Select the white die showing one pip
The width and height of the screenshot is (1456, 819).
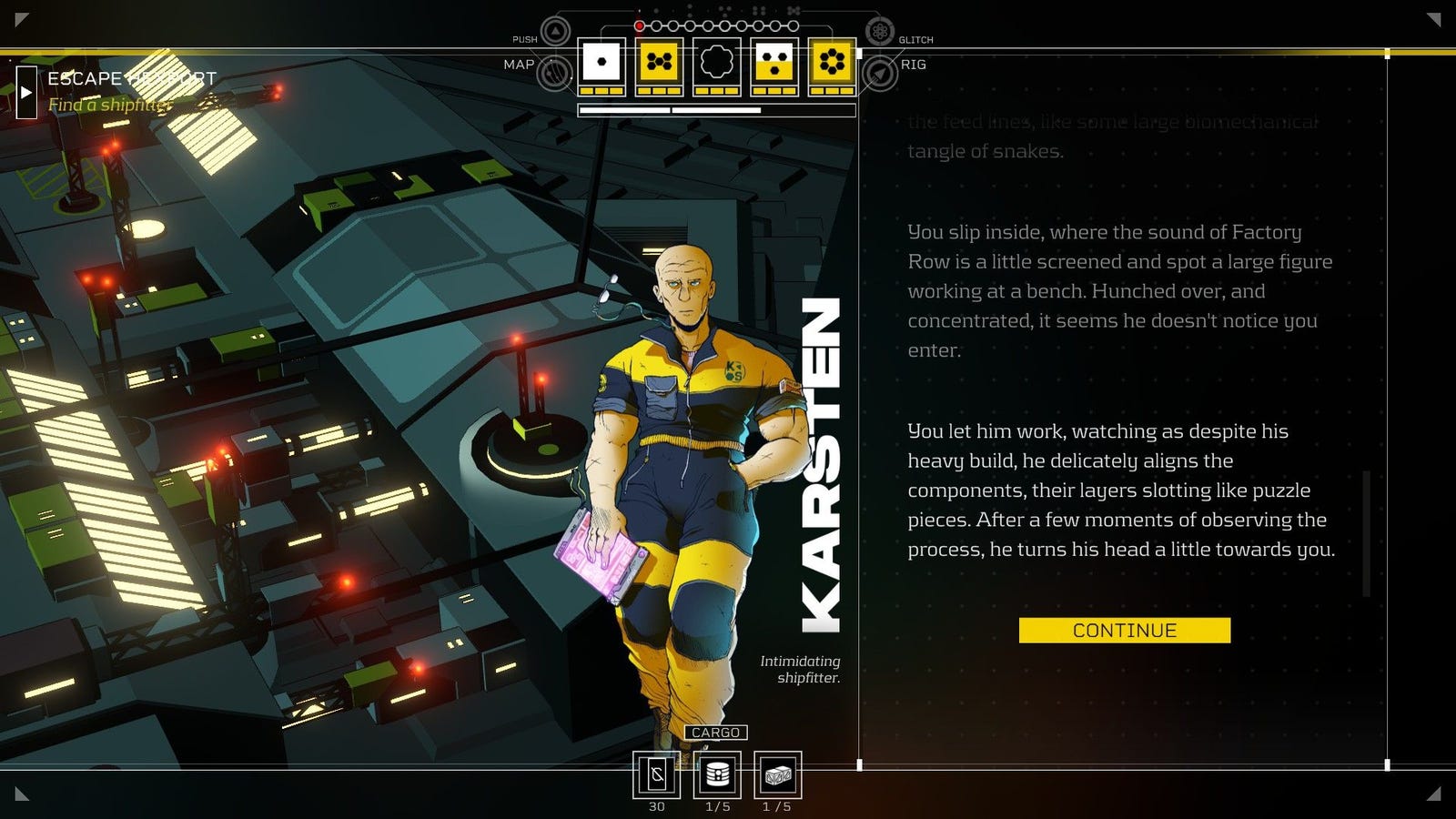602,63
